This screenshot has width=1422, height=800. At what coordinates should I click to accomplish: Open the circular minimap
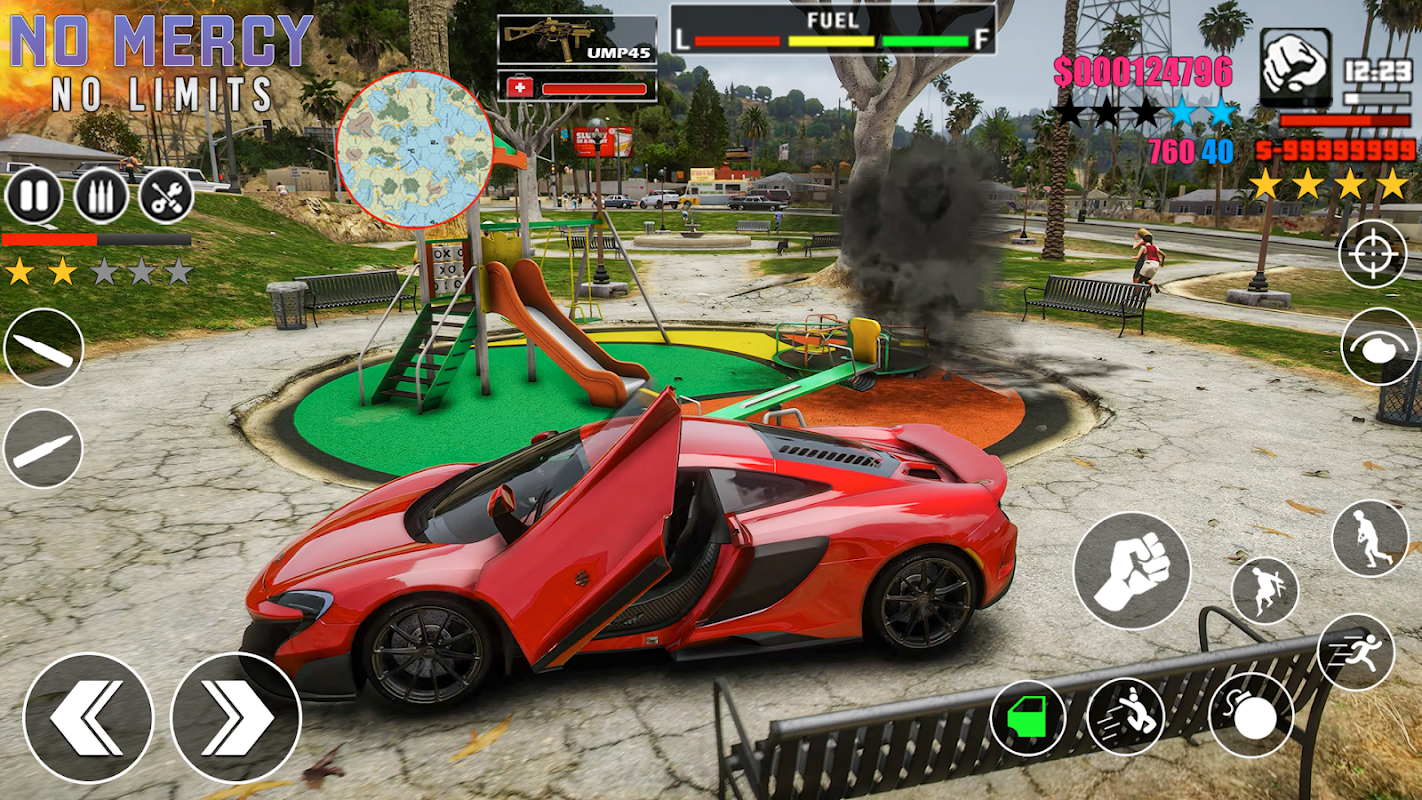[x=415, y=149]
